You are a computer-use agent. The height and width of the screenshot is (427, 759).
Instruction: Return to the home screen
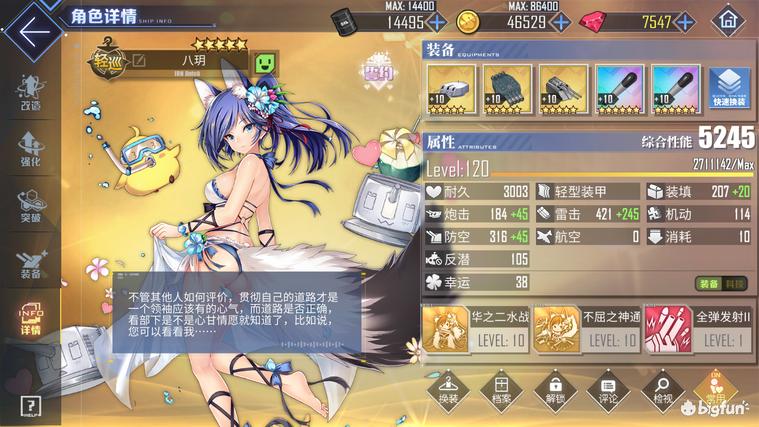tap(730, 19)
